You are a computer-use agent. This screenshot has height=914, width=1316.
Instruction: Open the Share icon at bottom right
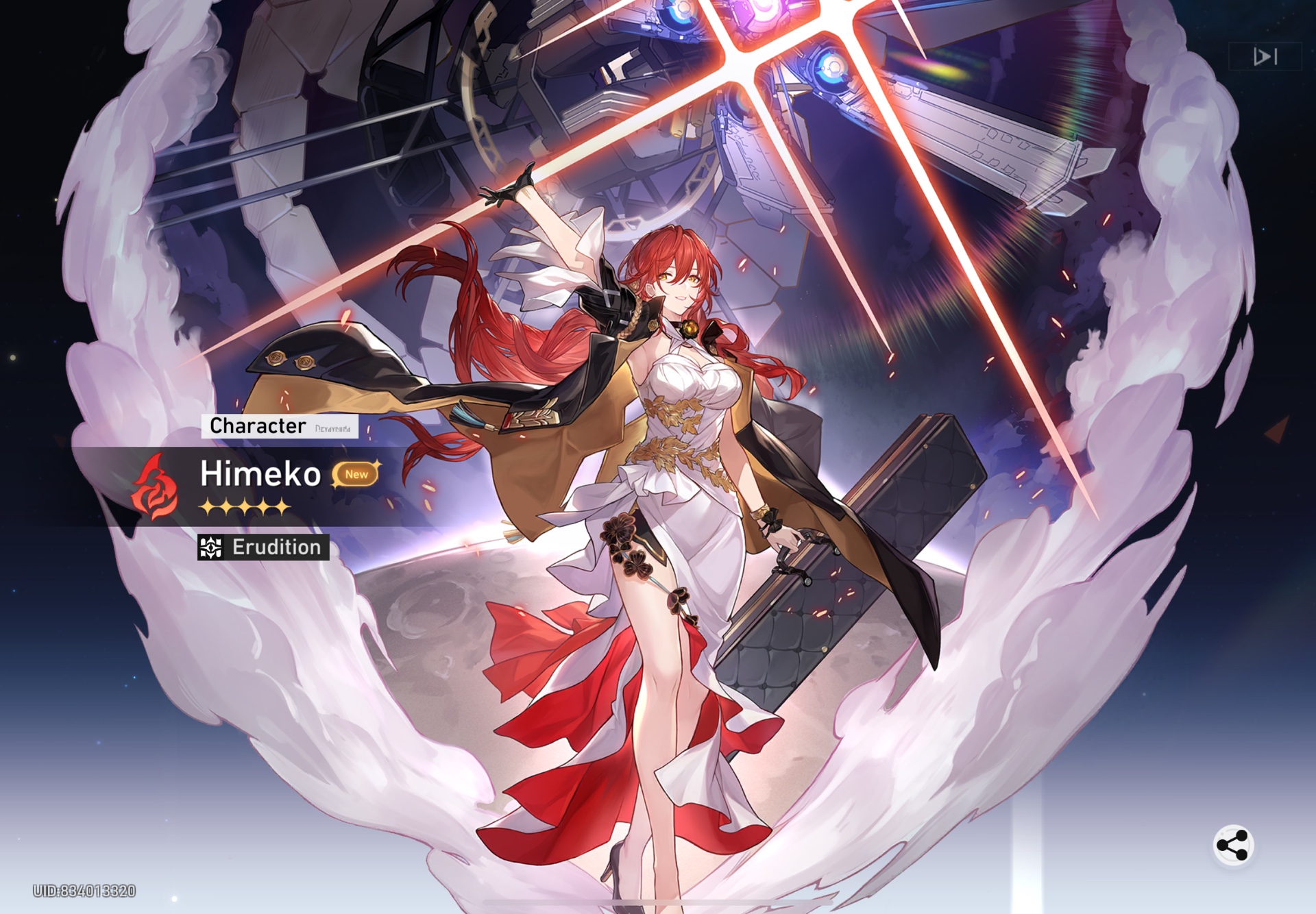(1232, 845)
